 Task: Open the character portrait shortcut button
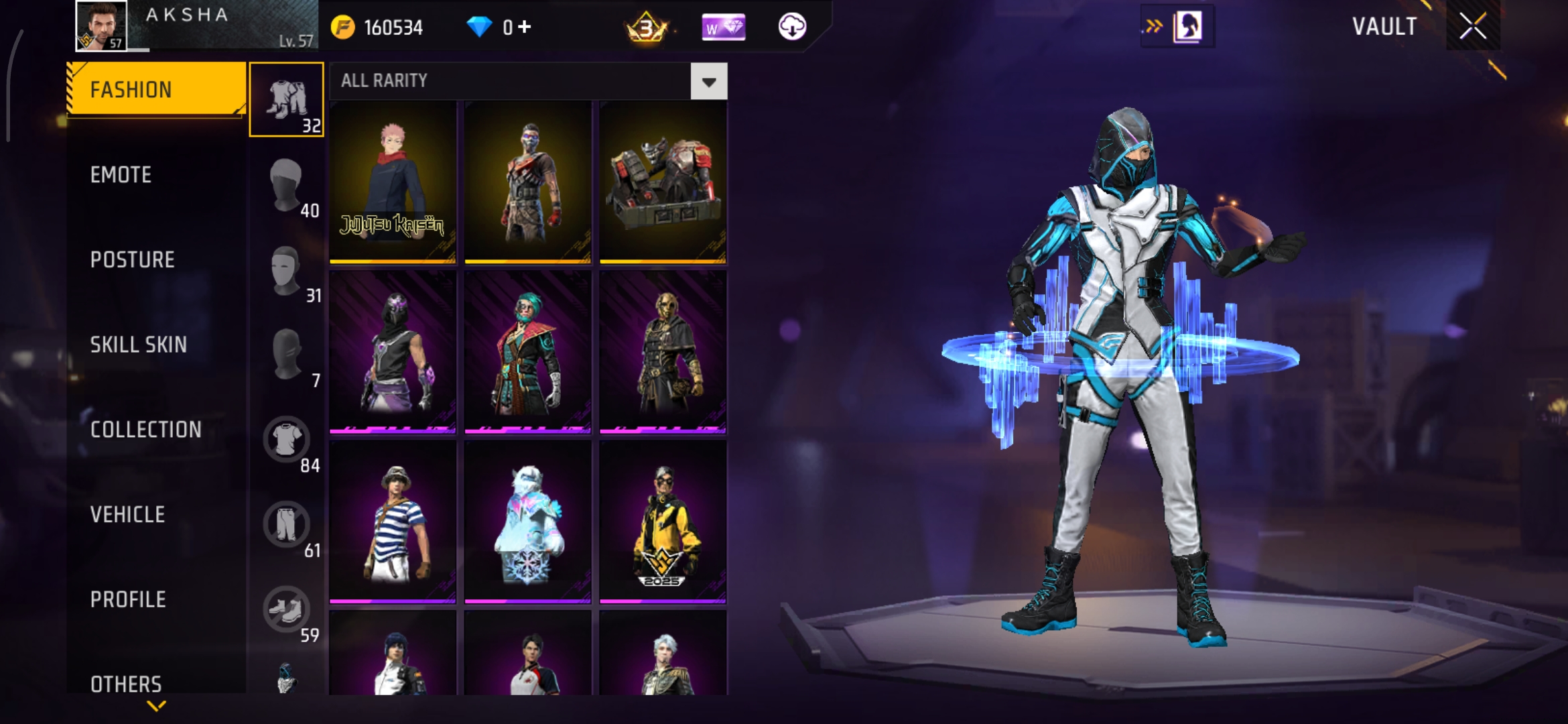1187,27
